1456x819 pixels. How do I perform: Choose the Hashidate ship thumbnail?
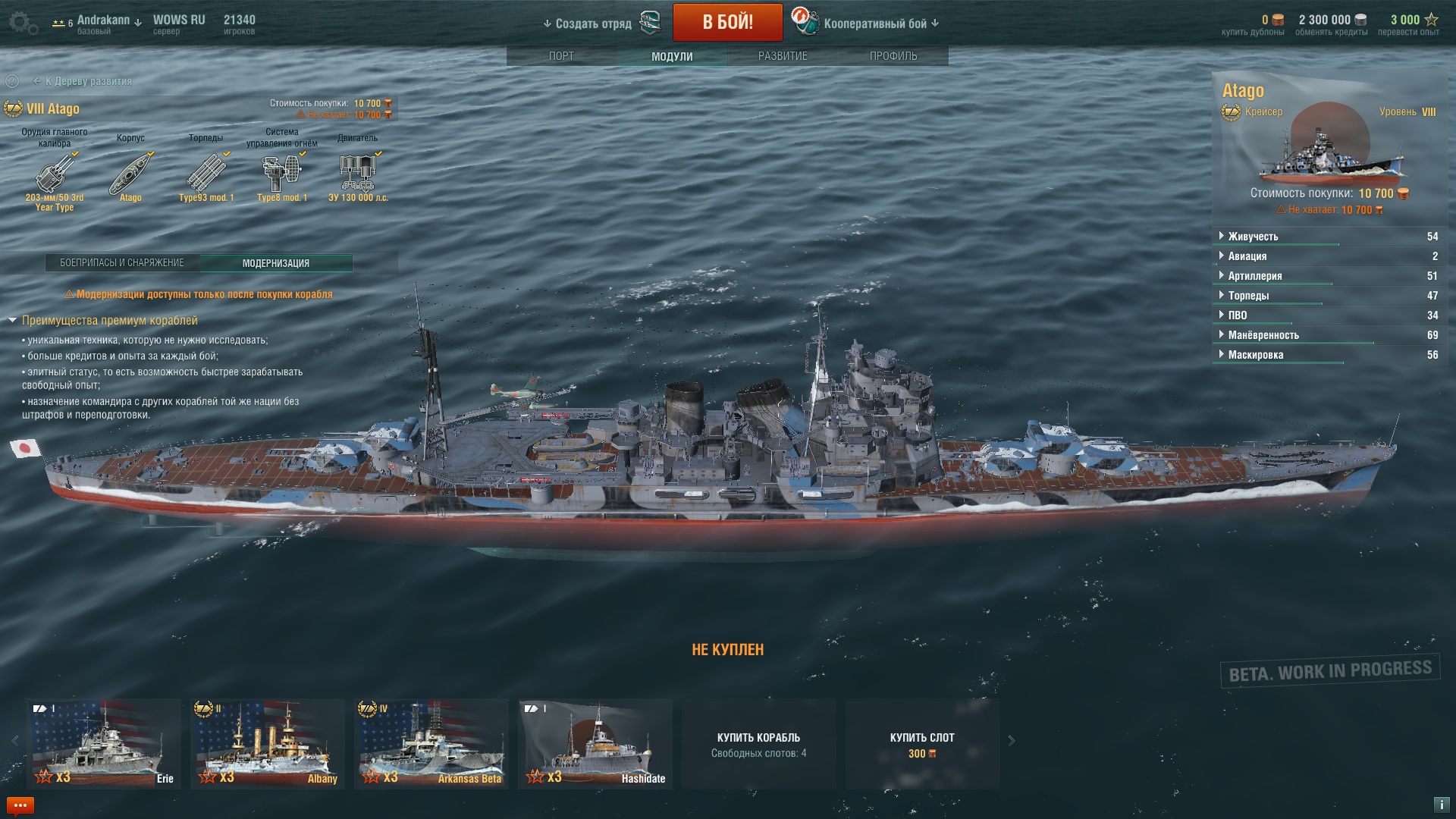tap(595, 743)
